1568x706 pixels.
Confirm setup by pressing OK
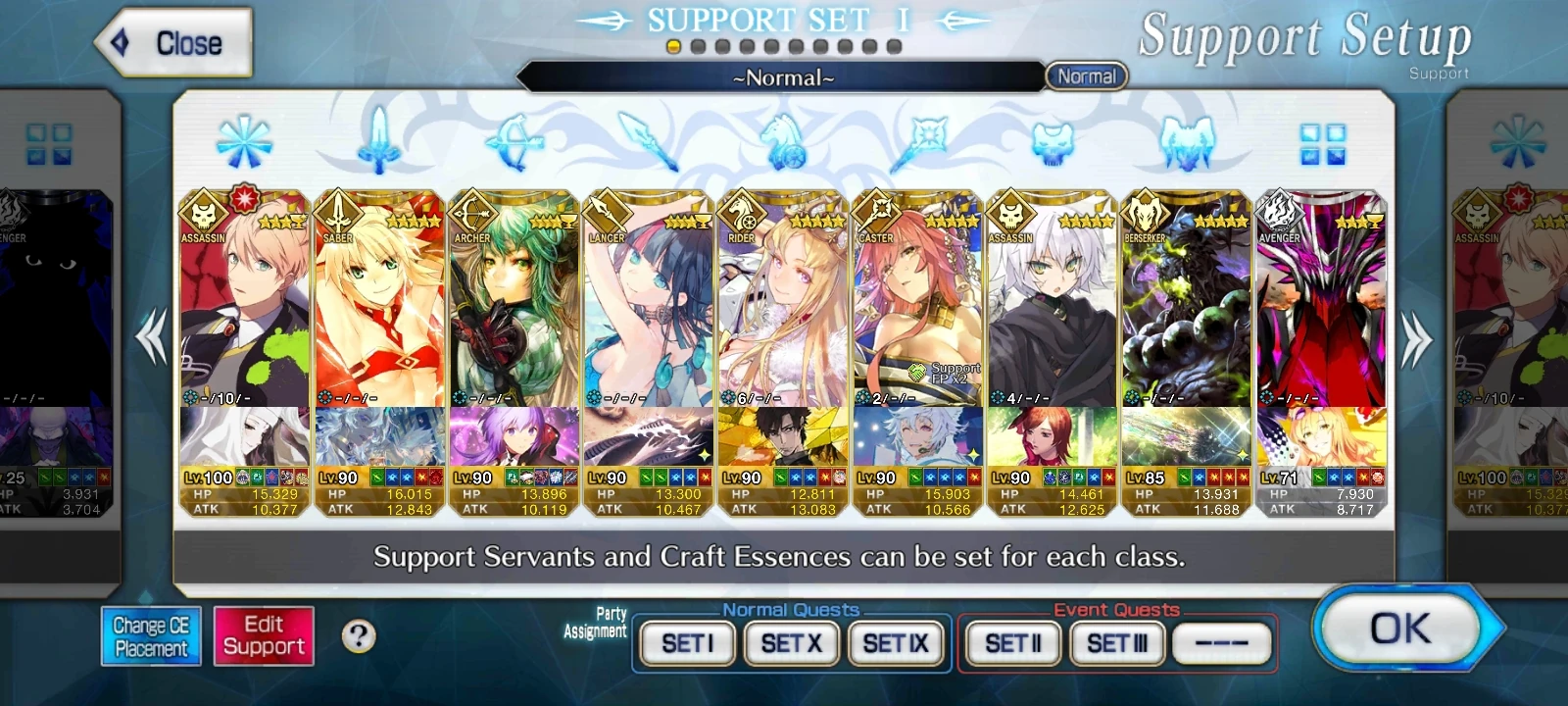coord(1403,630)
